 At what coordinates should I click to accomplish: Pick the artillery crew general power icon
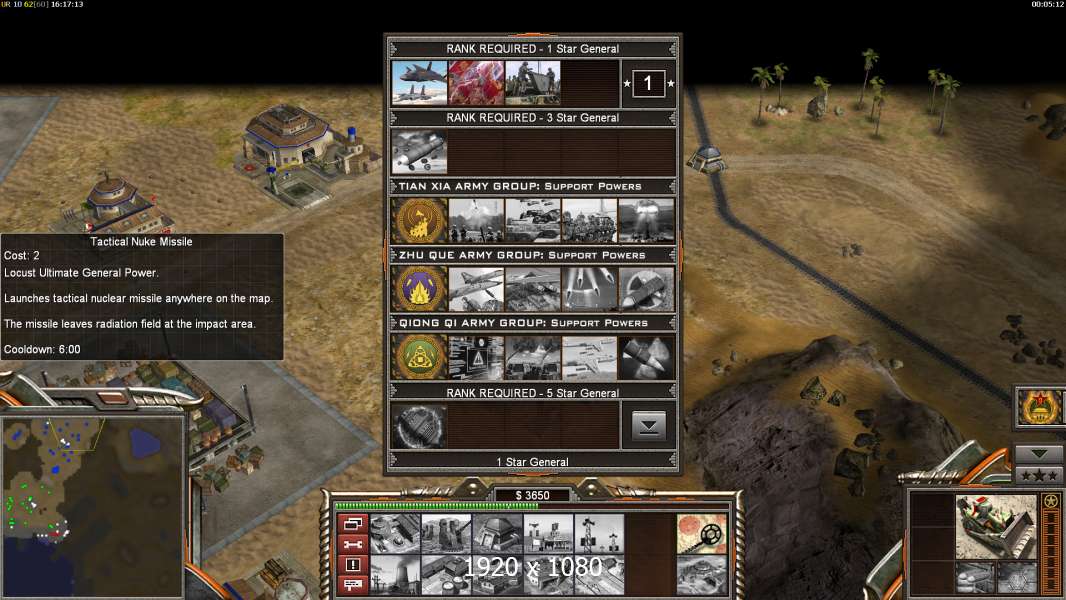(x=532, y=83)
